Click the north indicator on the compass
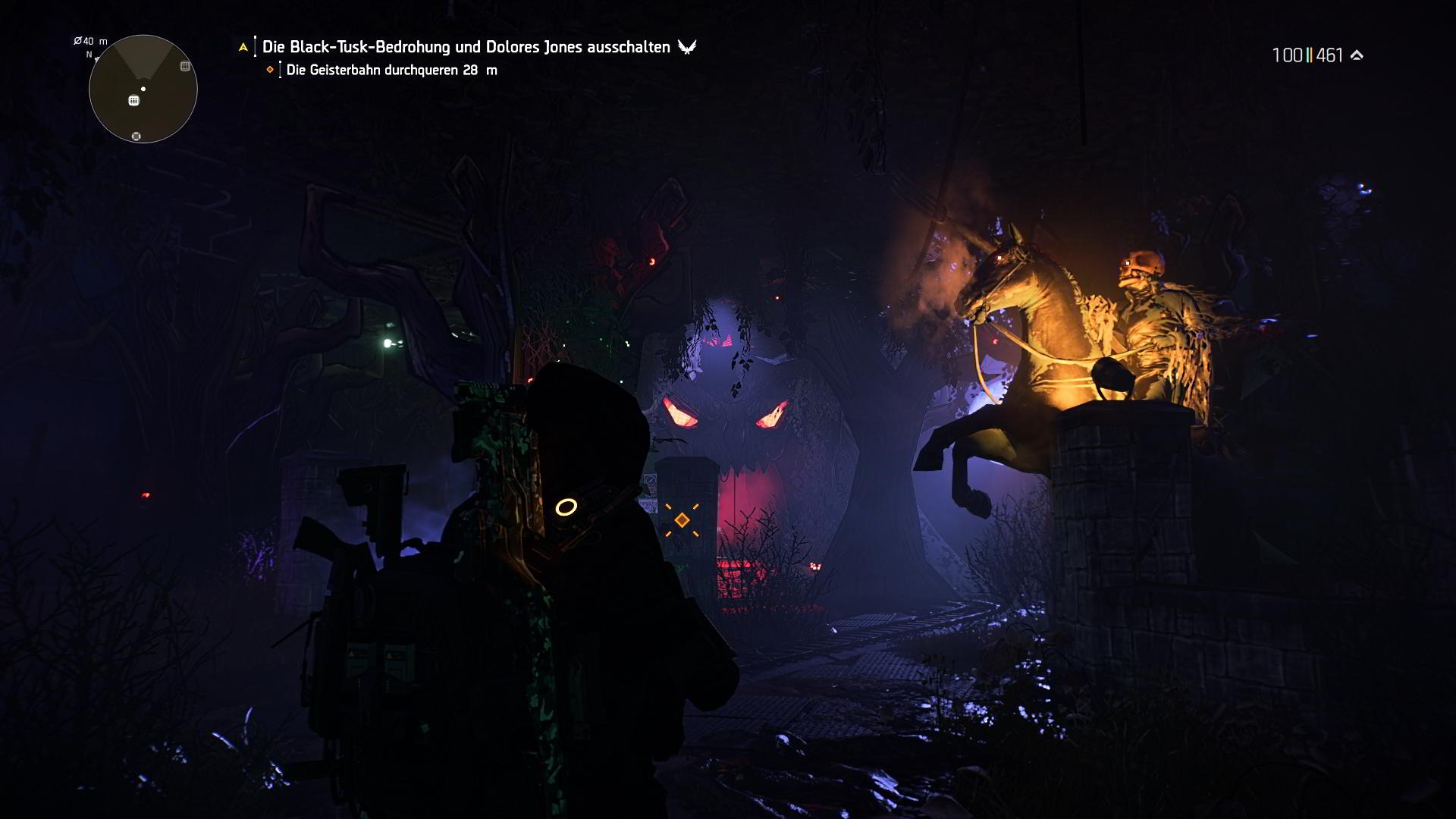Screen dimensions: 1456x819 pos(89,55)
